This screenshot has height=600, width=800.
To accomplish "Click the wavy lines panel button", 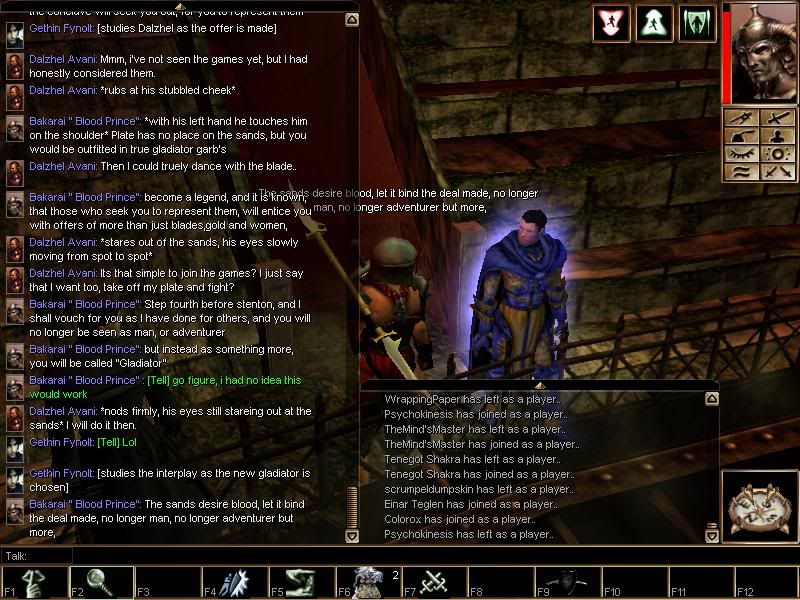I will [x=744, y=172].
